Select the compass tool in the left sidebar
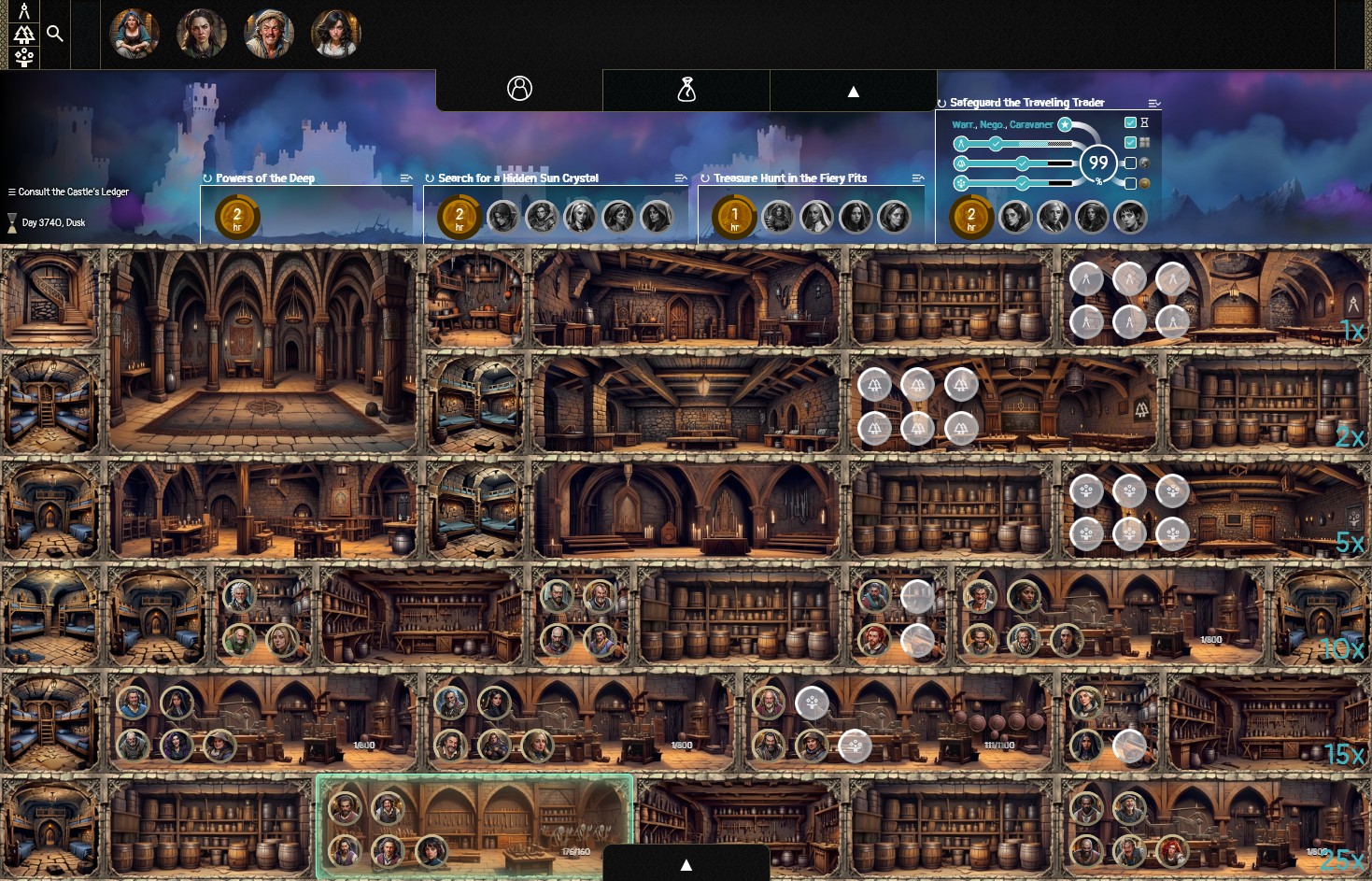This screenshot has width=1372, height=881. click(23, 11)
